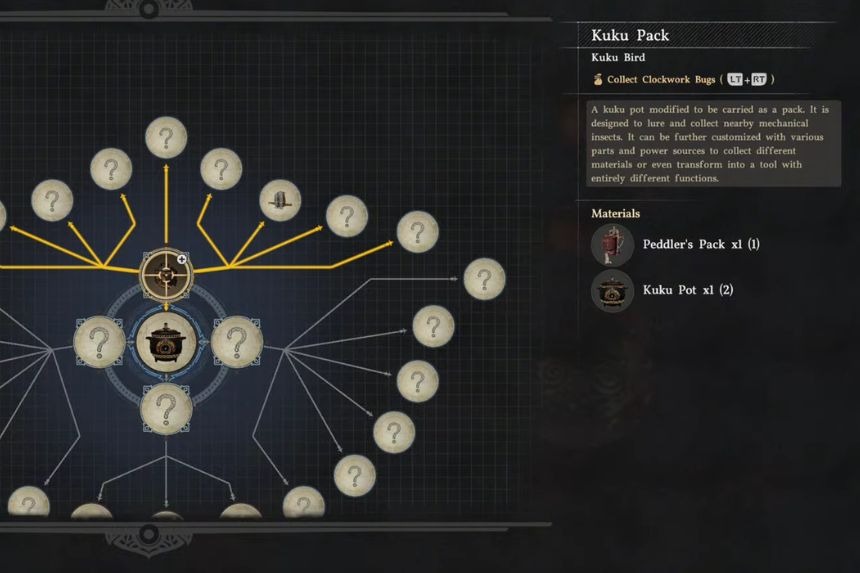The width and height of the screenshot is (860, 573).
Task: Click the Kuku Pot material icon
Action: tap(612, 291)
